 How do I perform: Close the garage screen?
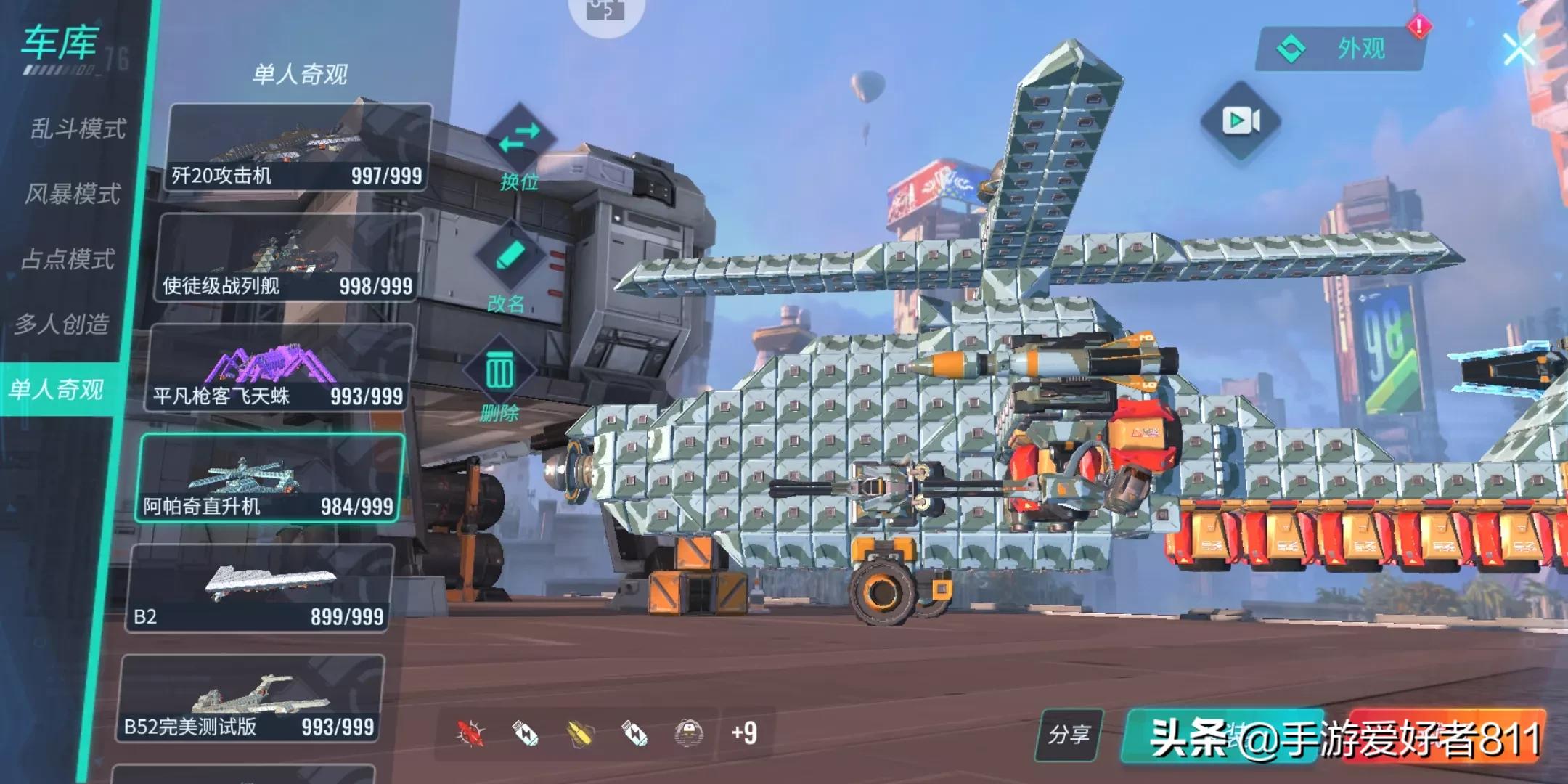[x=1519, y=49]
